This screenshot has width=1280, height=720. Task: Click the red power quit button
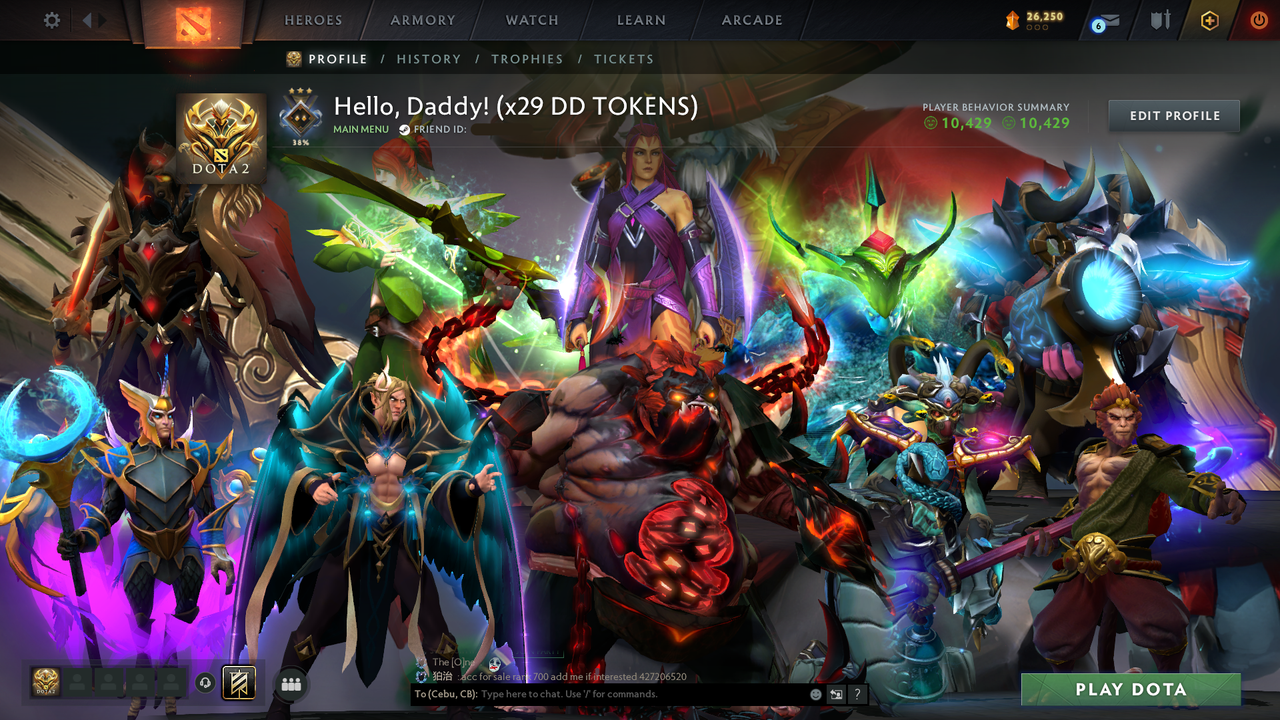point(1258,19)
